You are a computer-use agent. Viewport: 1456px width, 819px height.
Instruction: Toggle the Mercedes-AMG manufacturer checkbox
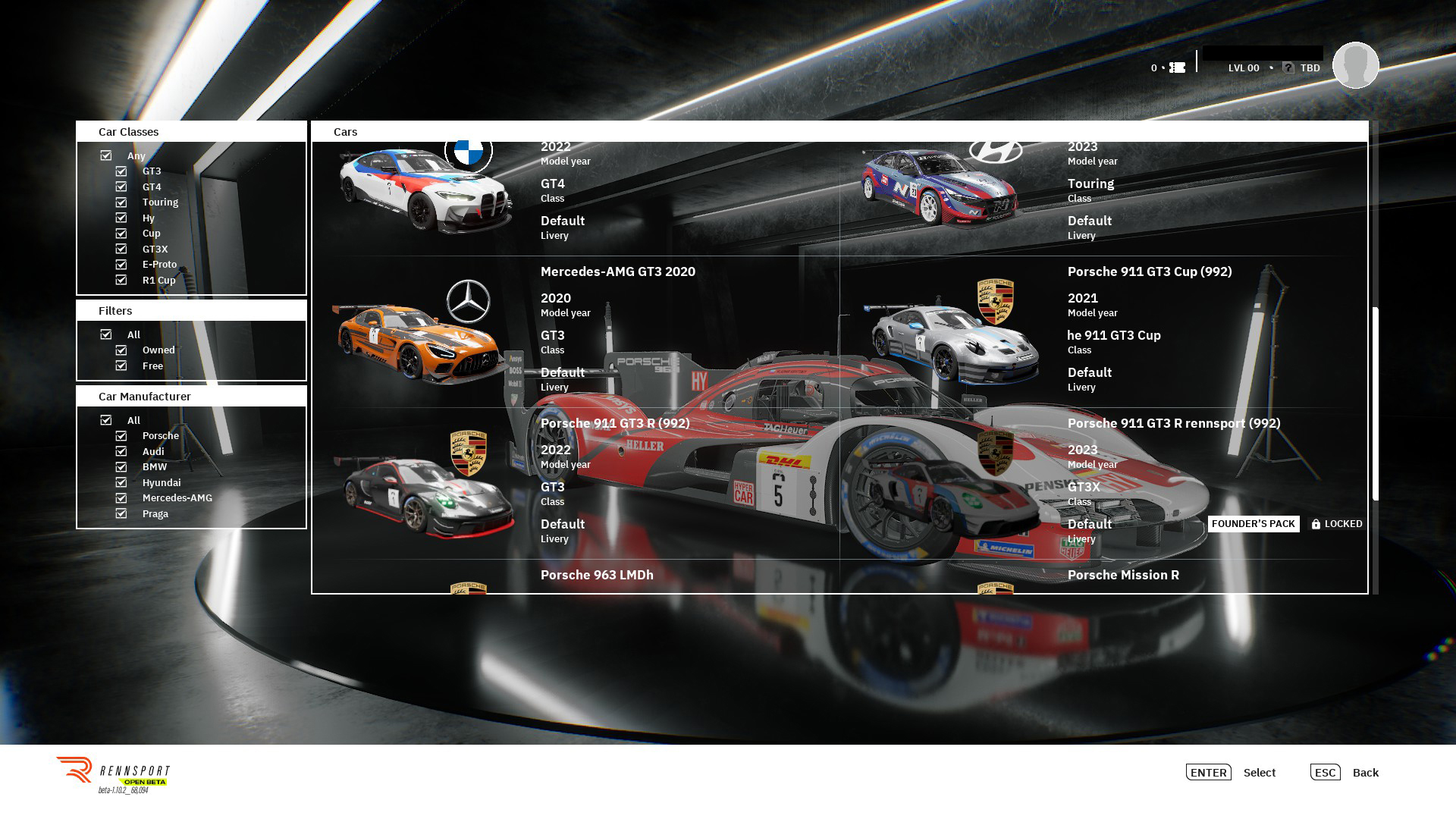[121, 498]
